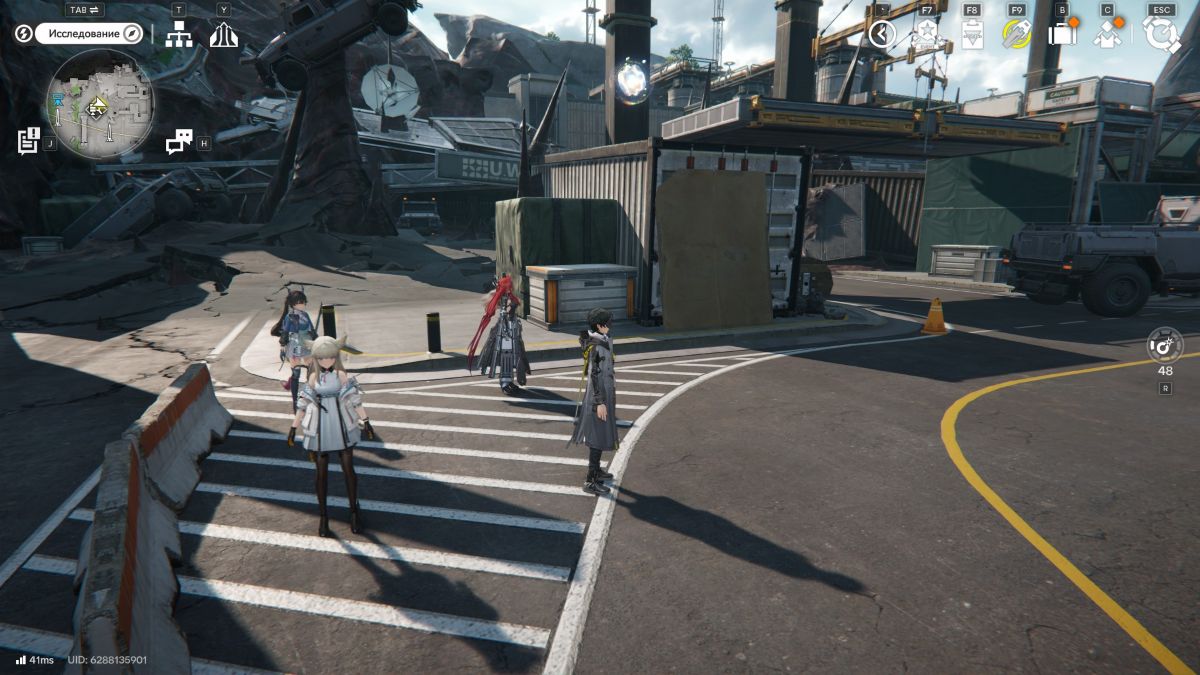This screenshot has height=675, width=1200.
Task: Open the clipboard icon with downward triangle
Action: 972,35
